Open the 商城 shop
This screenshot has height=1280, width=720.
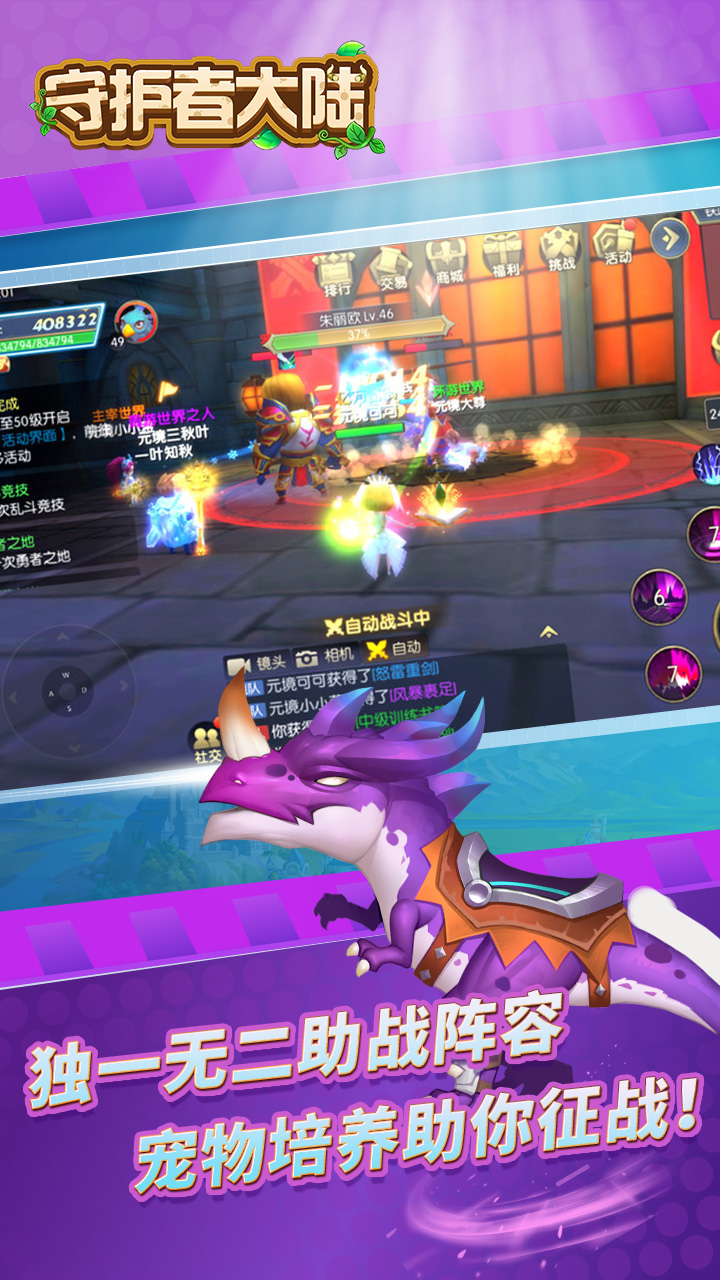446,260
